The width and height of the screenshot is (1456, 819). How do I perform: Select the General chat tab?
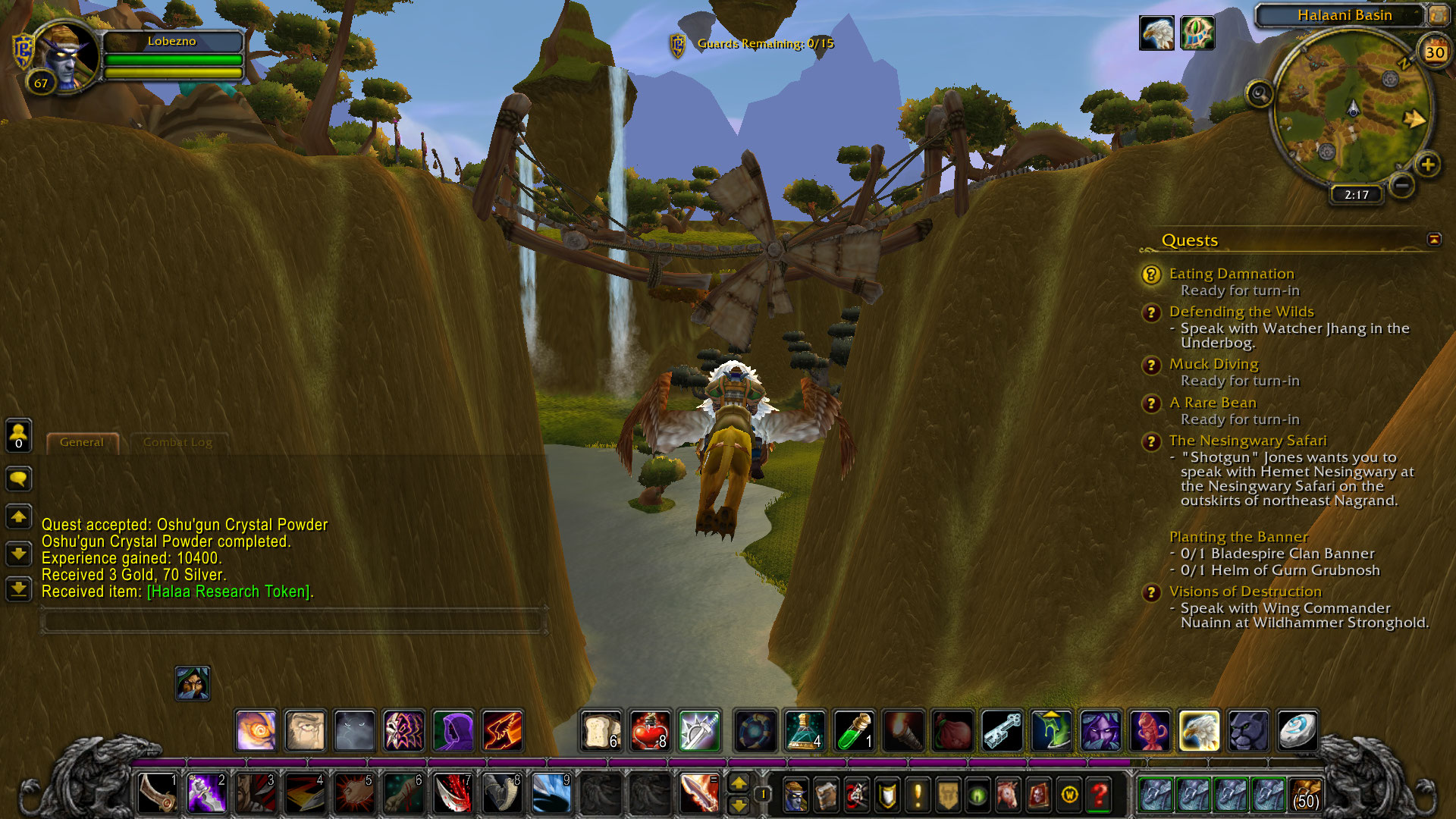(82, 442)
